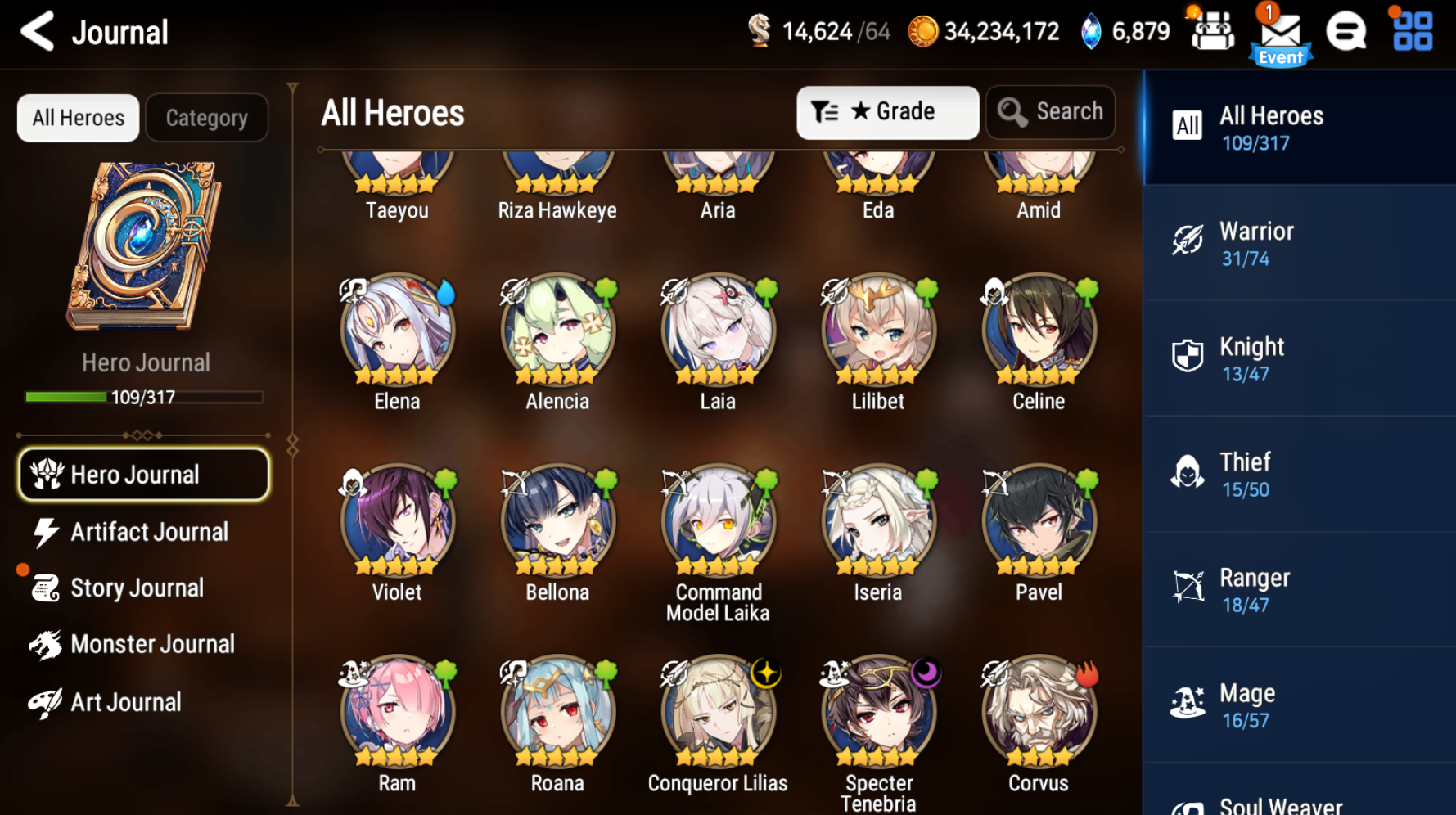Open the Art Journal

125,701
